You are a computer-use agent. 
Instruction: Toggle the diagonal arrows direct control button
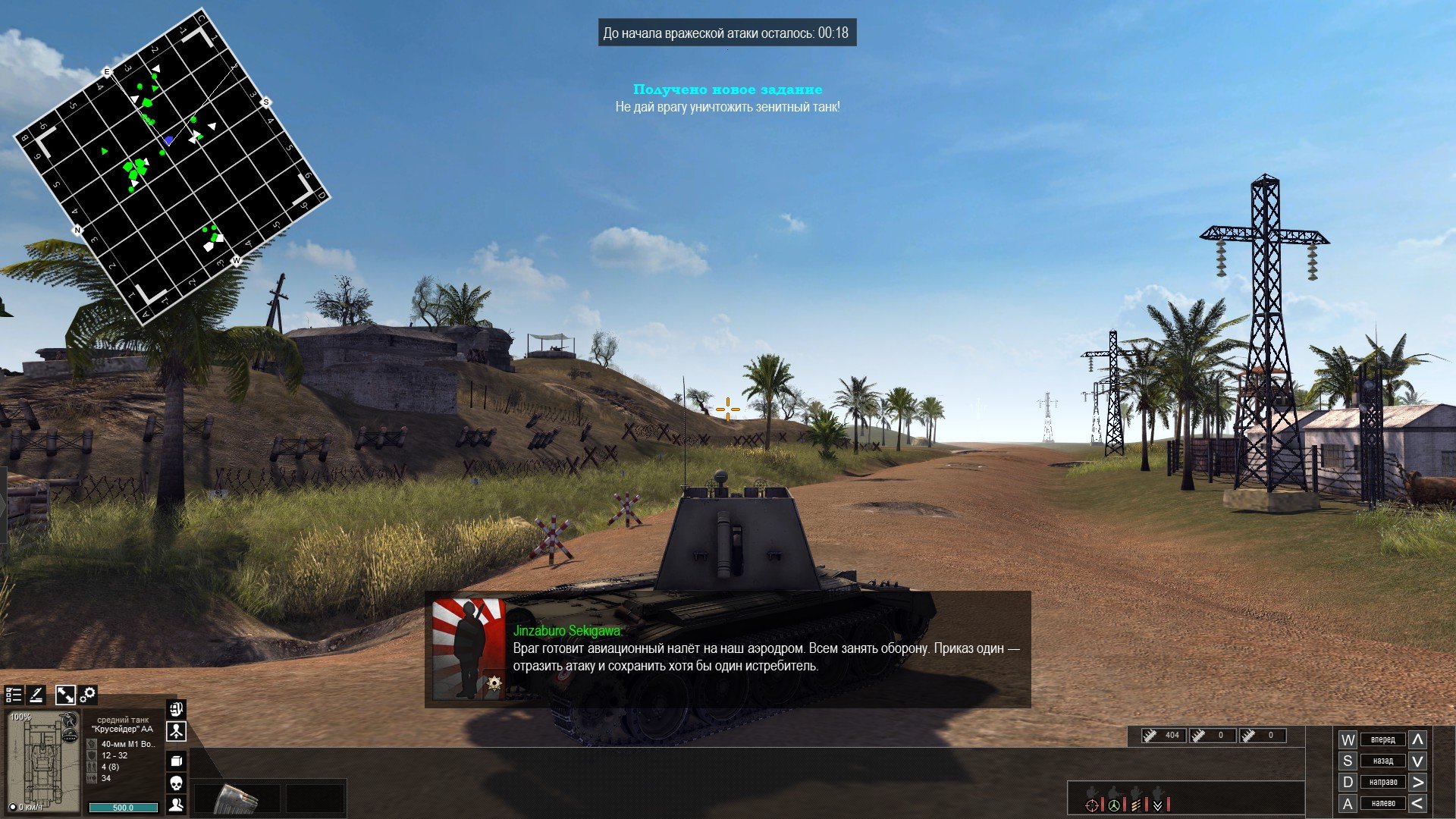[65, 695]
